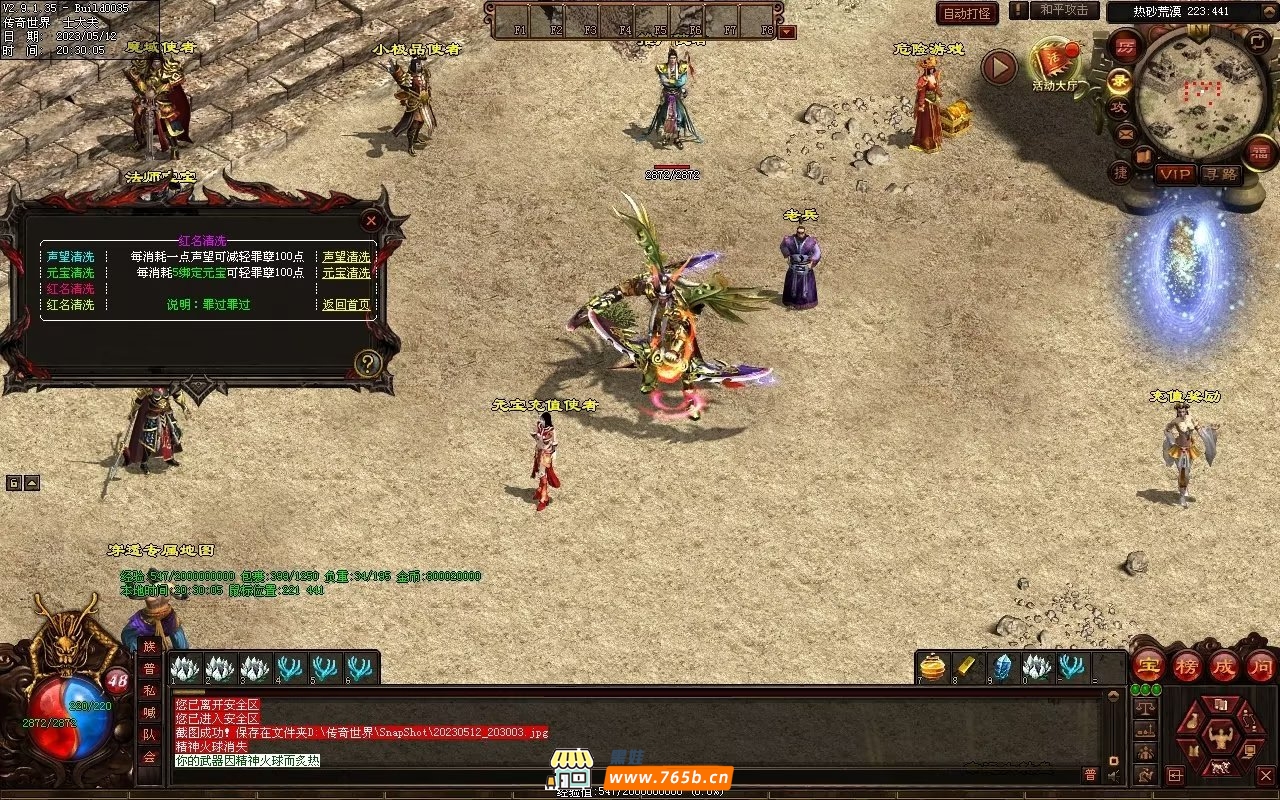This screenshot has width=1280, height=800.
Task: Switch the 和平攻击 attack mode
Action: (x=1063, y=10)
